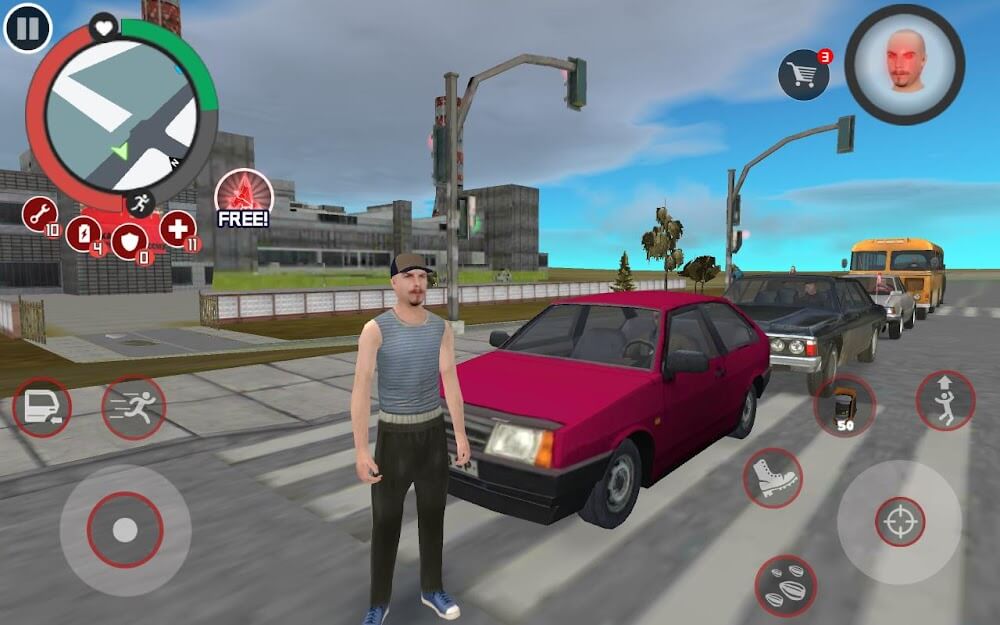This screenshot has width=1000, height=625.
Task: Open the bald character portrait
Action: [904, 64]
